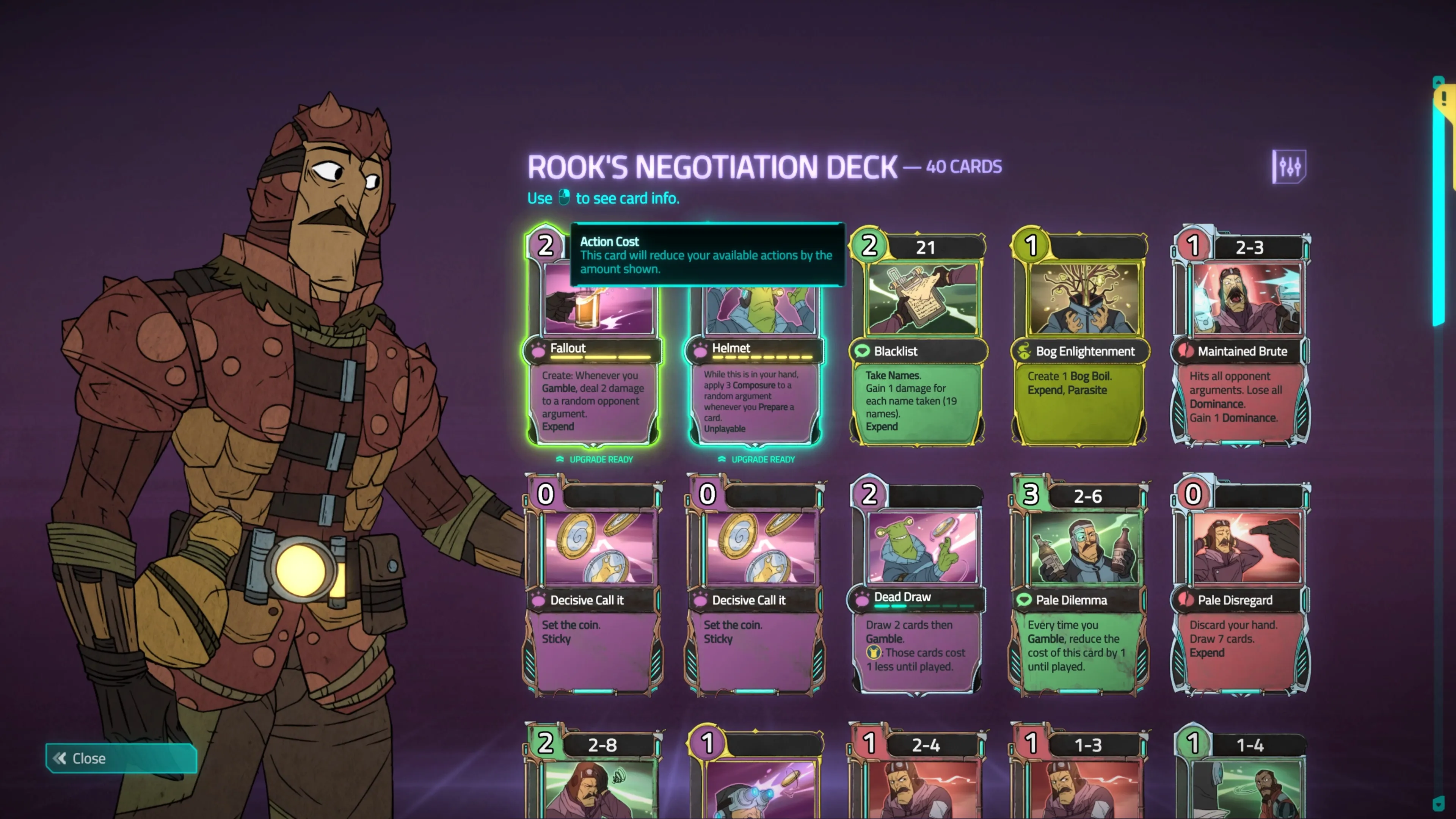Close the negotiation deck screen
The height and width of the screenshot is (819, 1456).
pyautogui.click(x=121, y=758)
